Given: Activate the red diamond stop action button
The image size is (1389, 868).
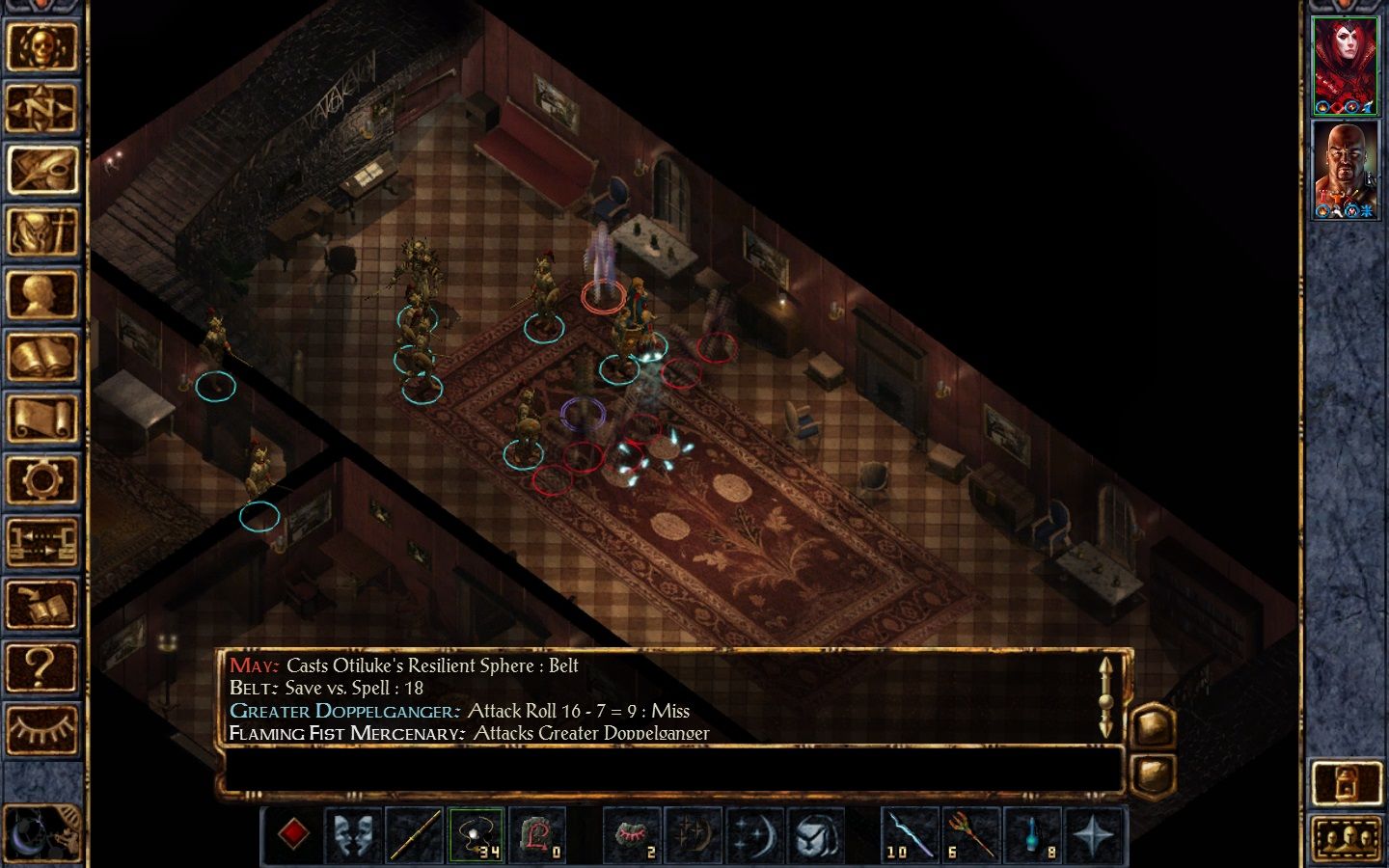Looking at the screenshot, I should click(294, 834).
